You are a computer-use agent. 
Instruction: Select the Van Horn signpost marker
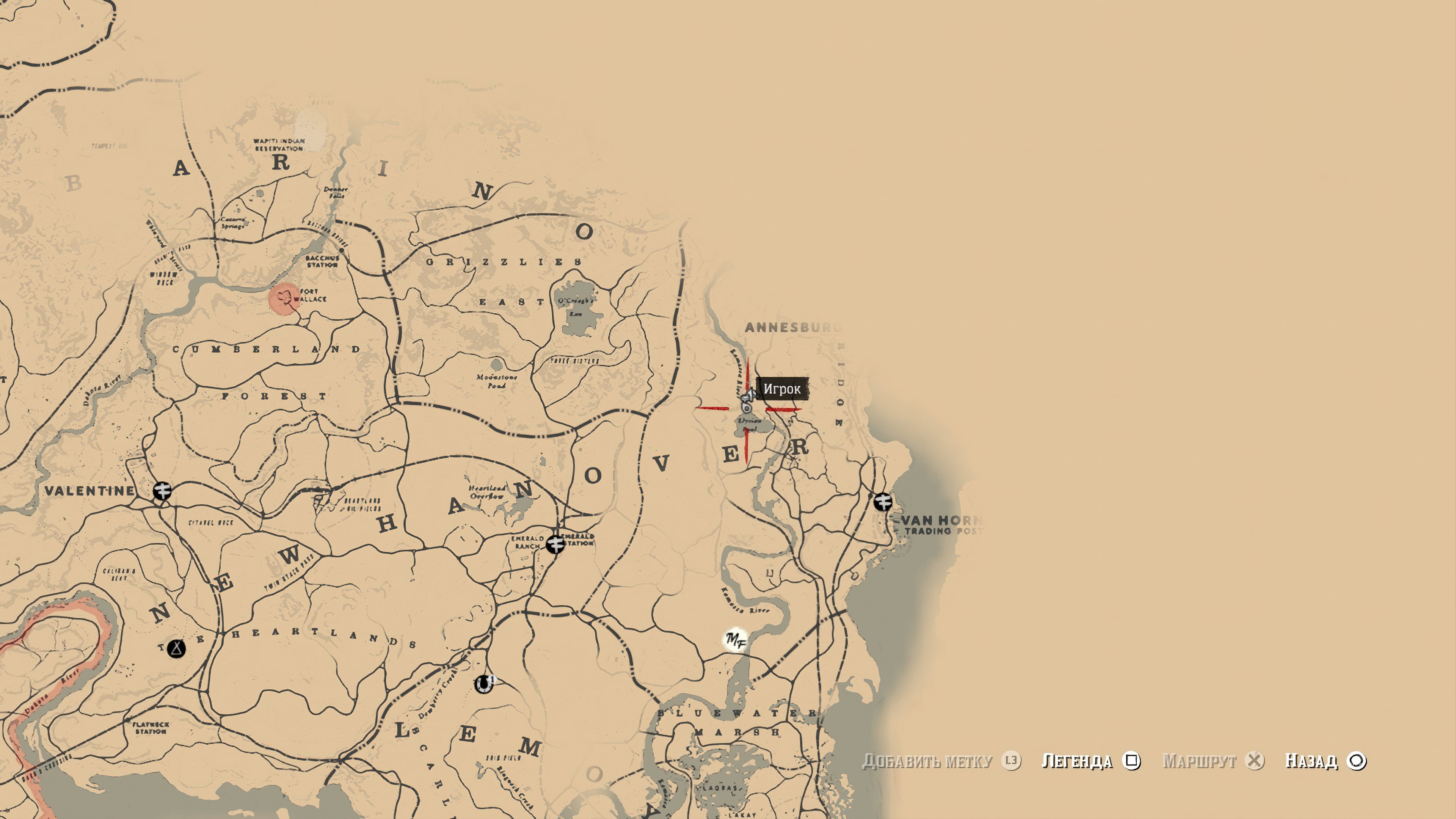pyautogui.click(x=882, y=501)
